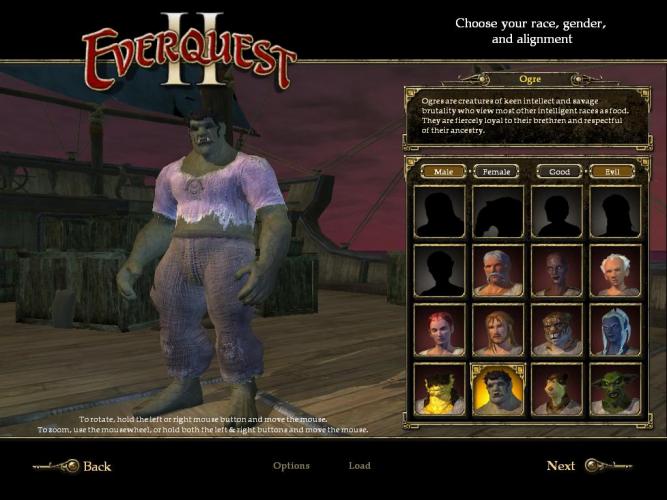Screen dimensions: 667x500
Task: Choose the rat-faced race portrait
Action: [x=556, y=390]
